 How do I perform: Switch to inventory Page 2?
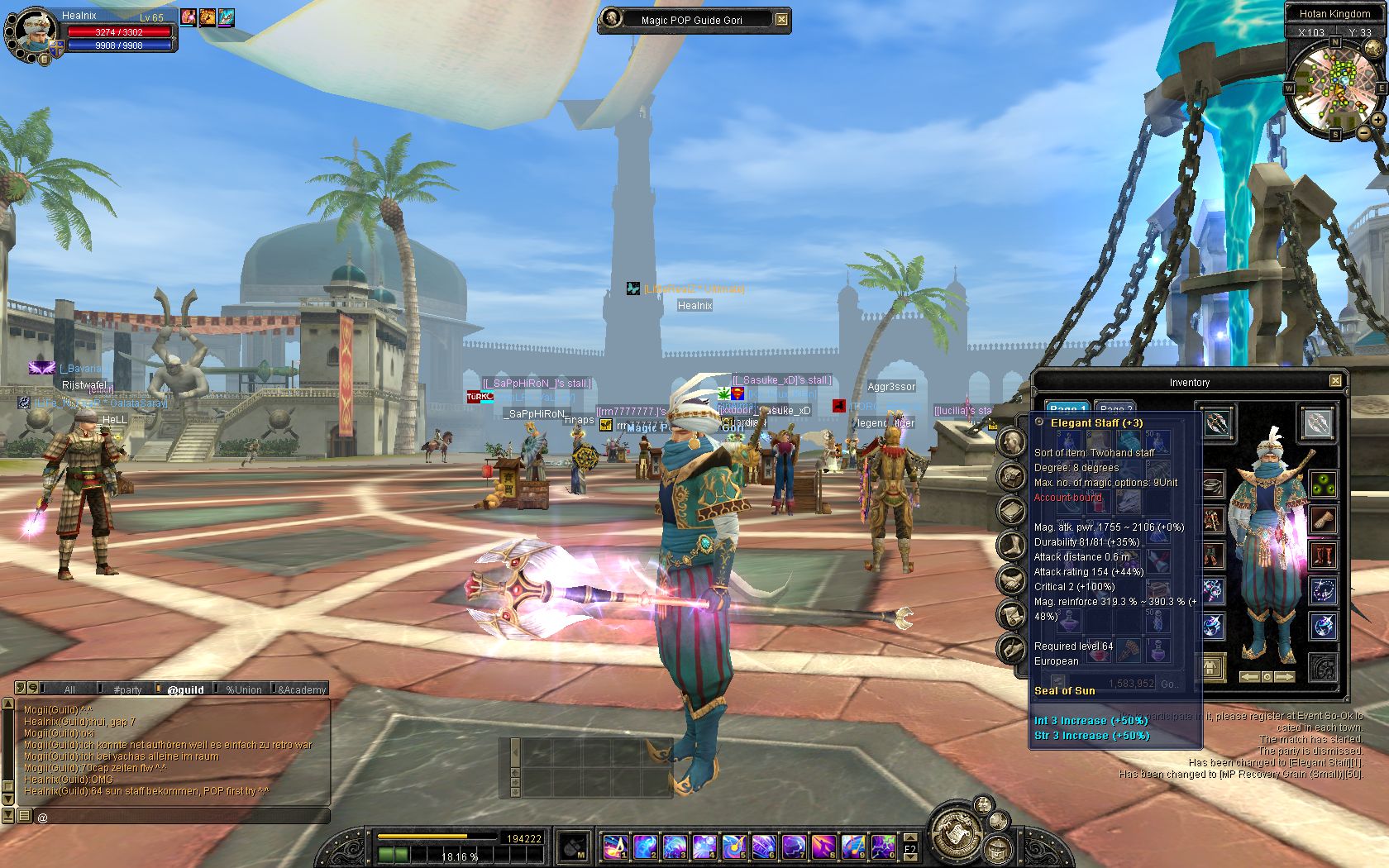(1115, 409)
